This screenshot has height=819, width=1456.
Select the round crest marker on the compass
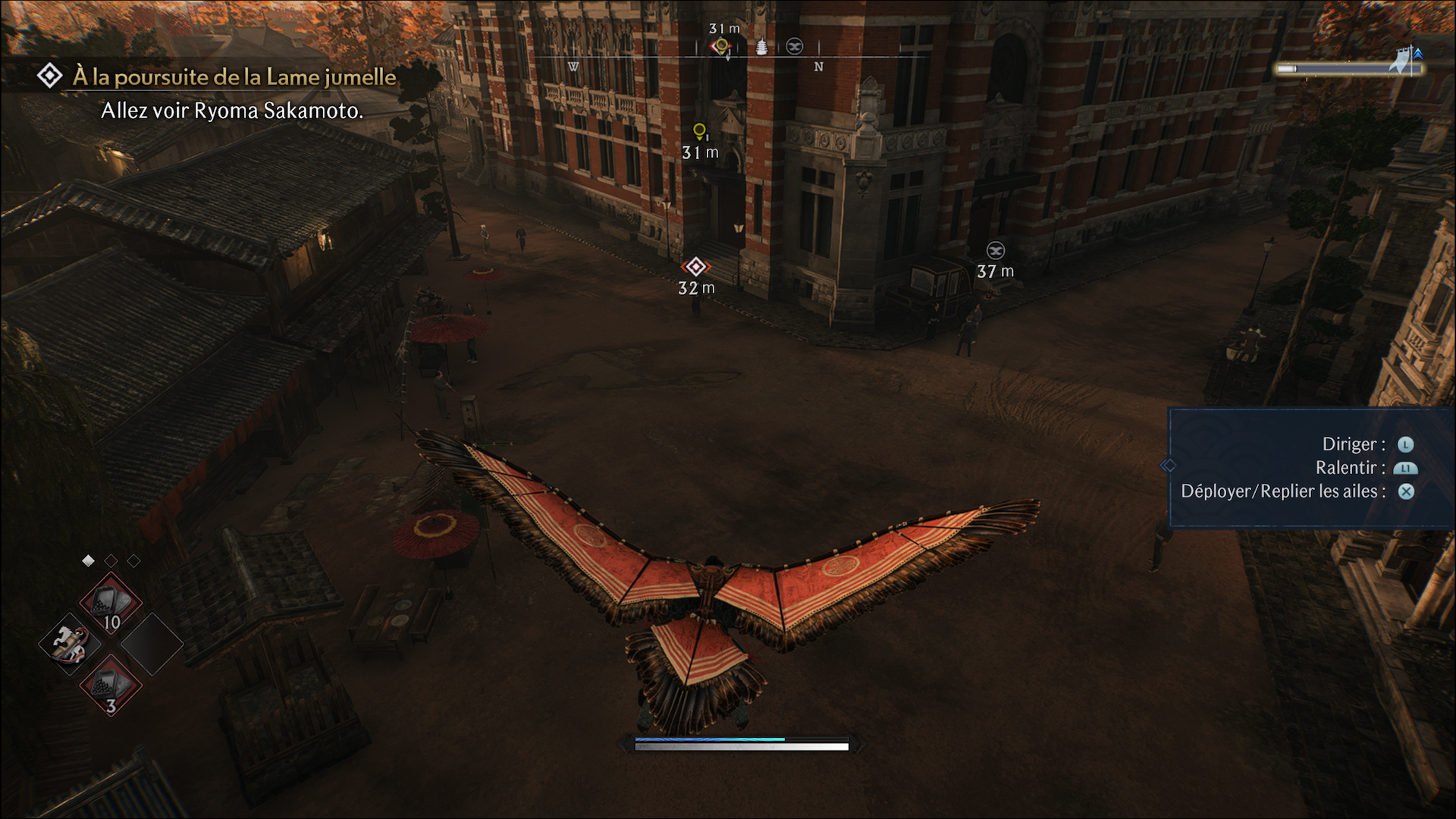click(x=794, y=47)
